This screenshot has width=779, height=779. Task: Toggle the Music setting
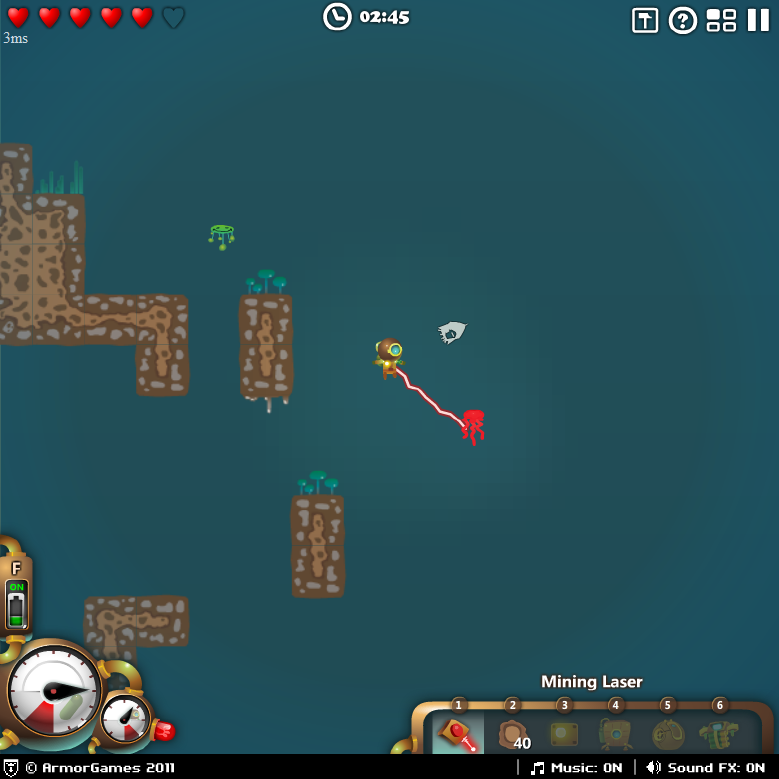click(577, 768)
